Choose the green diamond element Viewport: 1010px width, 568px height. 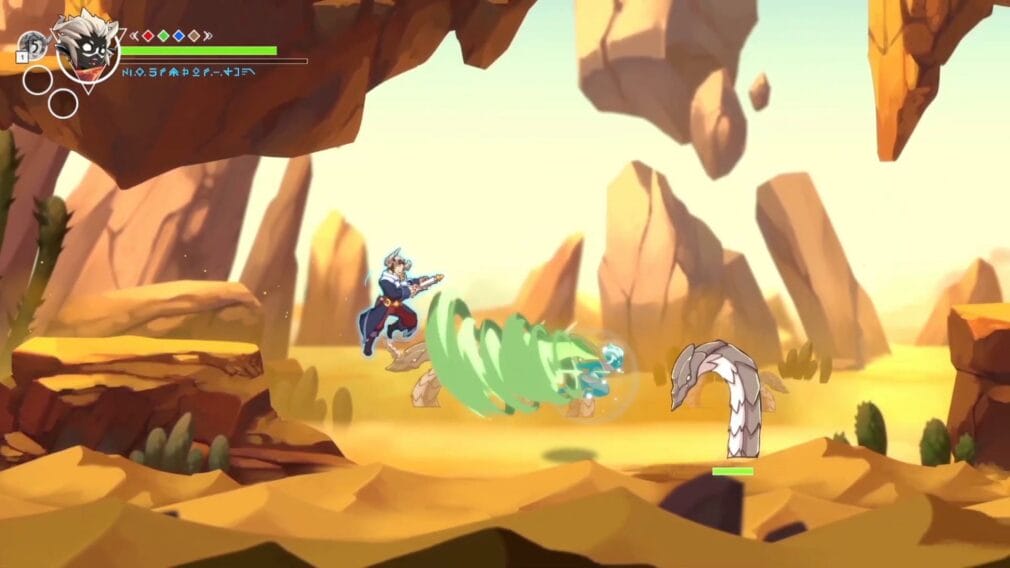[163, 35]
